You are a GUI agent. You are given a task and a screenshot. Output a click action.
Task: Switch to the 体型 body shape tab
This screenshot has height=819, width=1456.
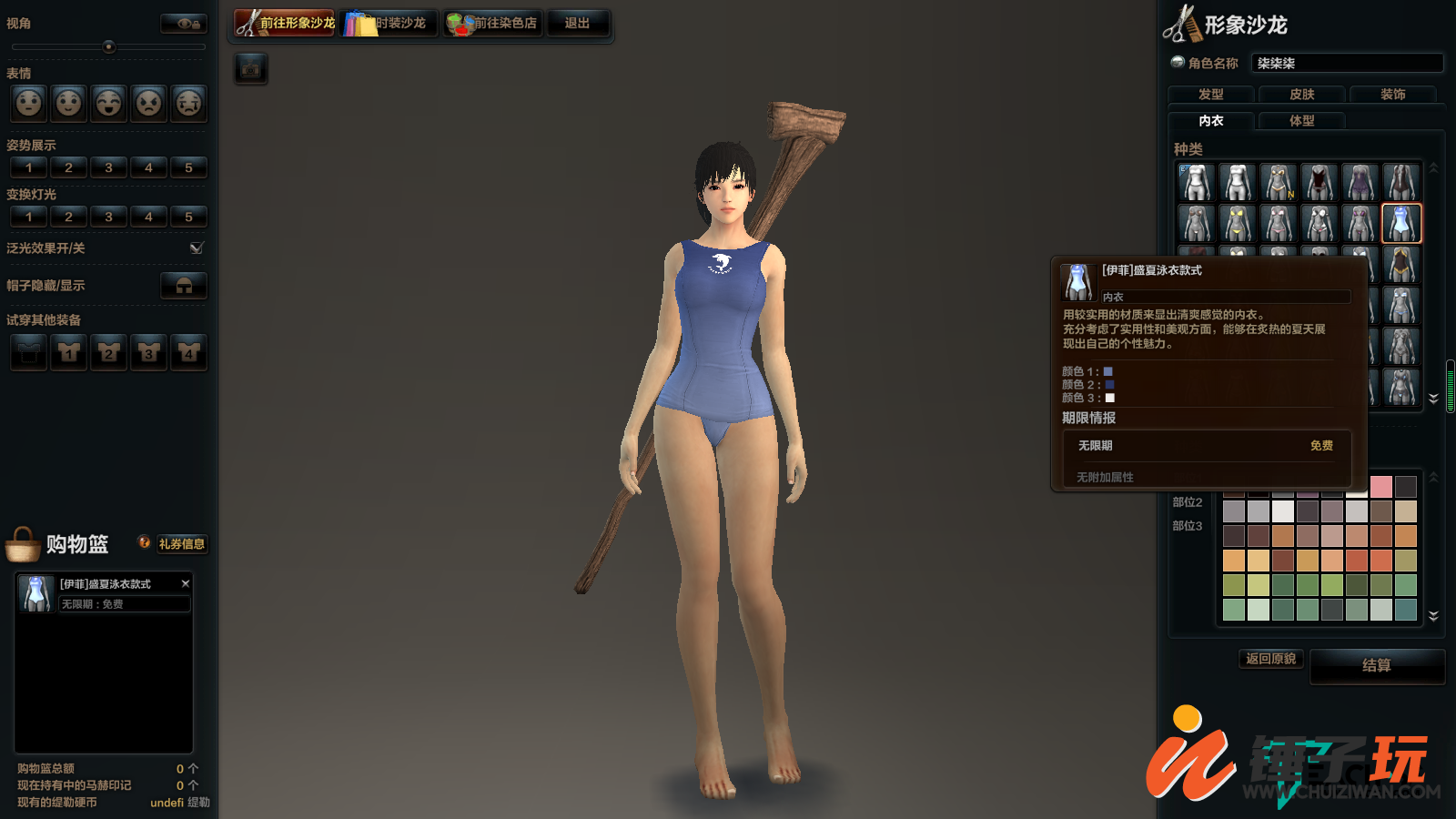point(1301,121)
